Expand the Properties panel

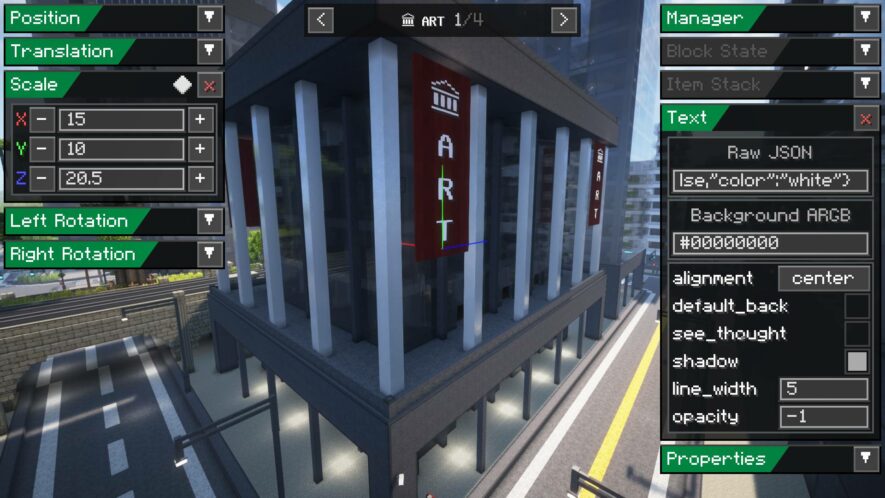pyautogui.click(x=865, y=459)
